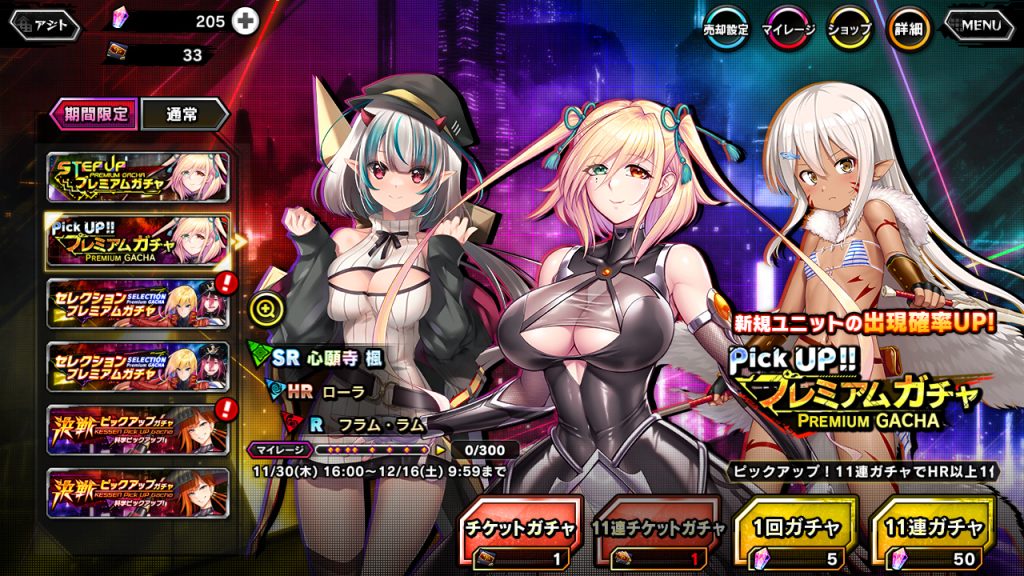Click the yellow magnifying glass icon
The height and width of the screenshot is (576, 1024).
[265, 309]
